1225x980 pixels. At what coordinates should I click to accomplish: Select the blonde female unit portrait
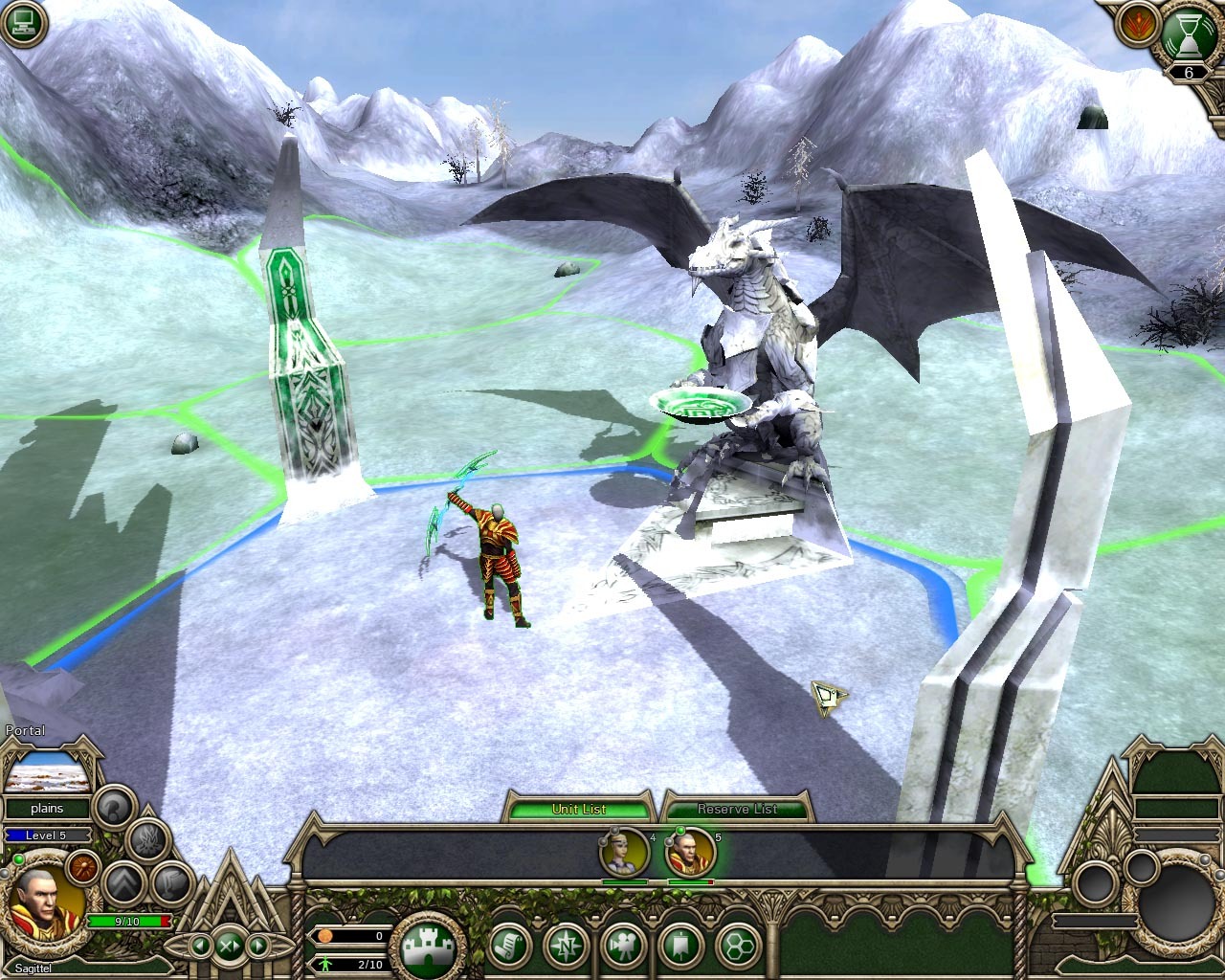(x=623, y=852)
